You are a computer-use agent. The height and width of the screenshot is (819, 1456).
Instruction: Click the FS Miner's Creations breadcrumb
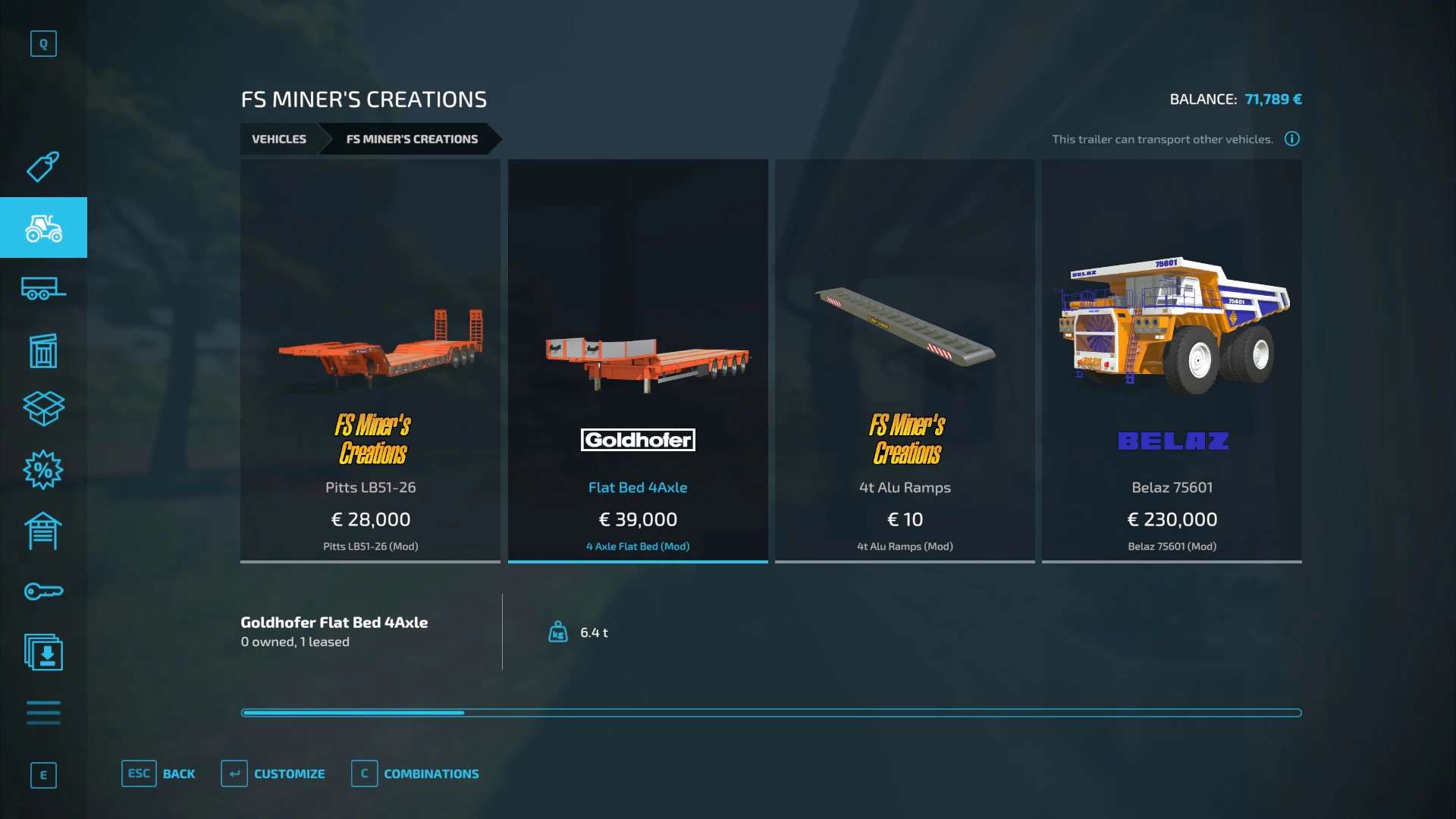click(x=412, y=139)
